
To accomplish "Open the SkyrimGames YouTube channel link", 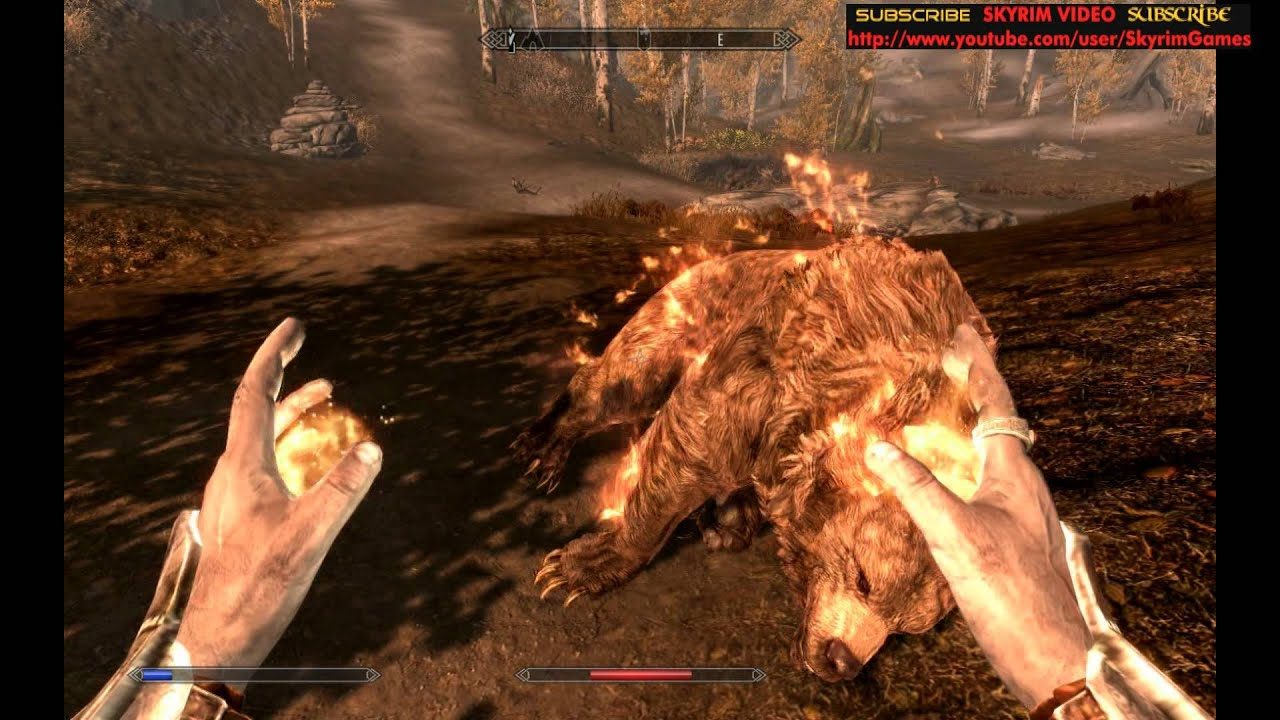I will click(1048, 39).
